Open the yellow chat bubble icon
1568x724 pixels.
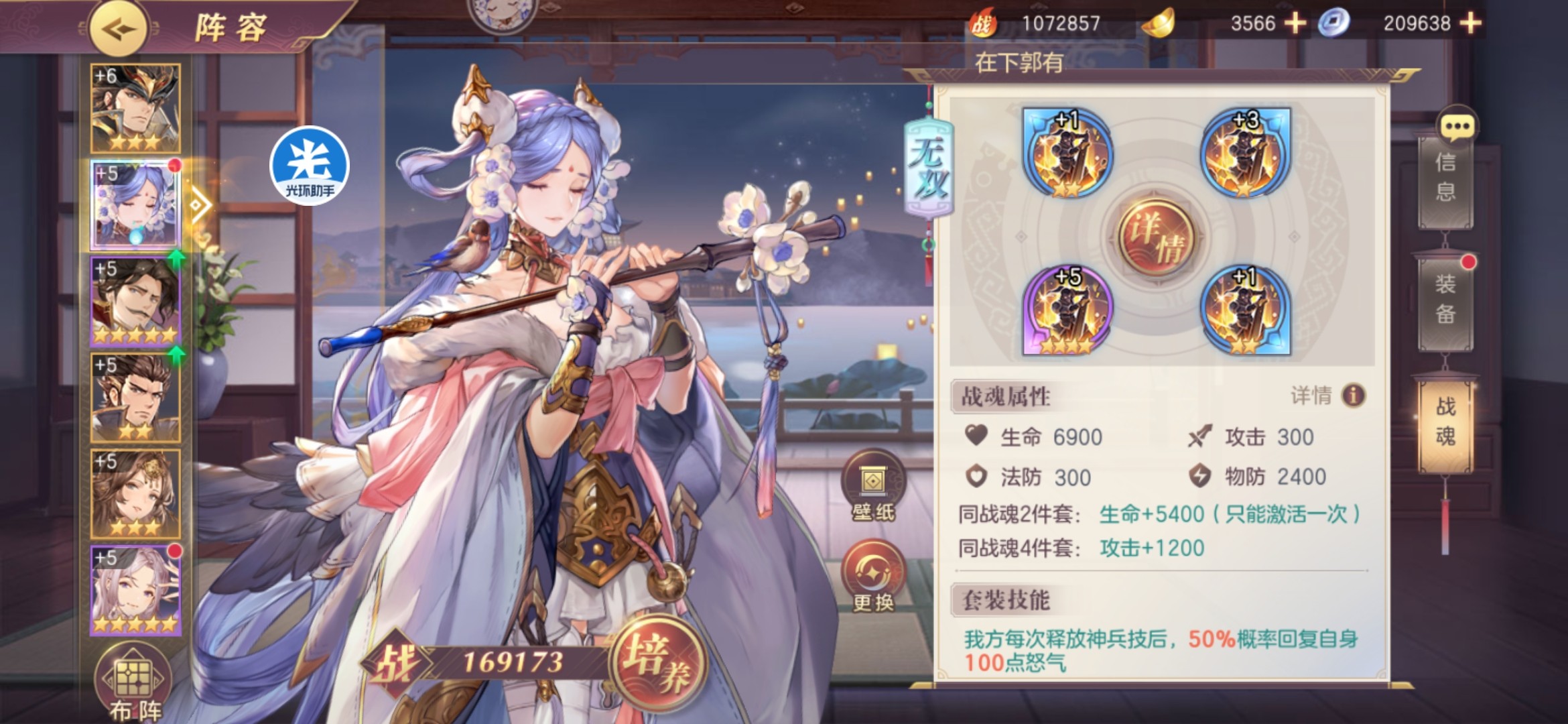point(1457,125)
